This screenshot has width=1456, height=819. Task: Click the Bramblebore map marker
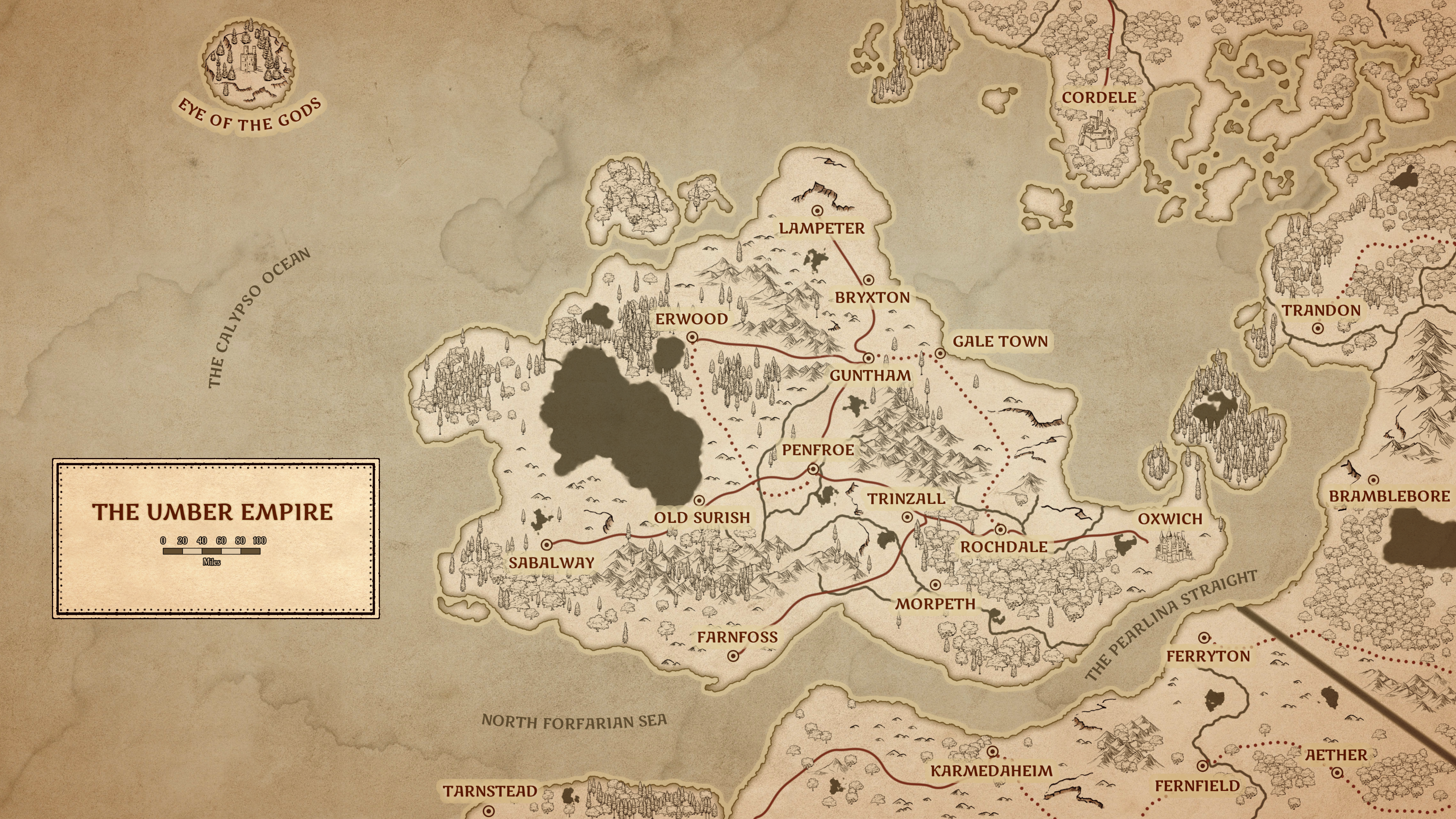1373,480
